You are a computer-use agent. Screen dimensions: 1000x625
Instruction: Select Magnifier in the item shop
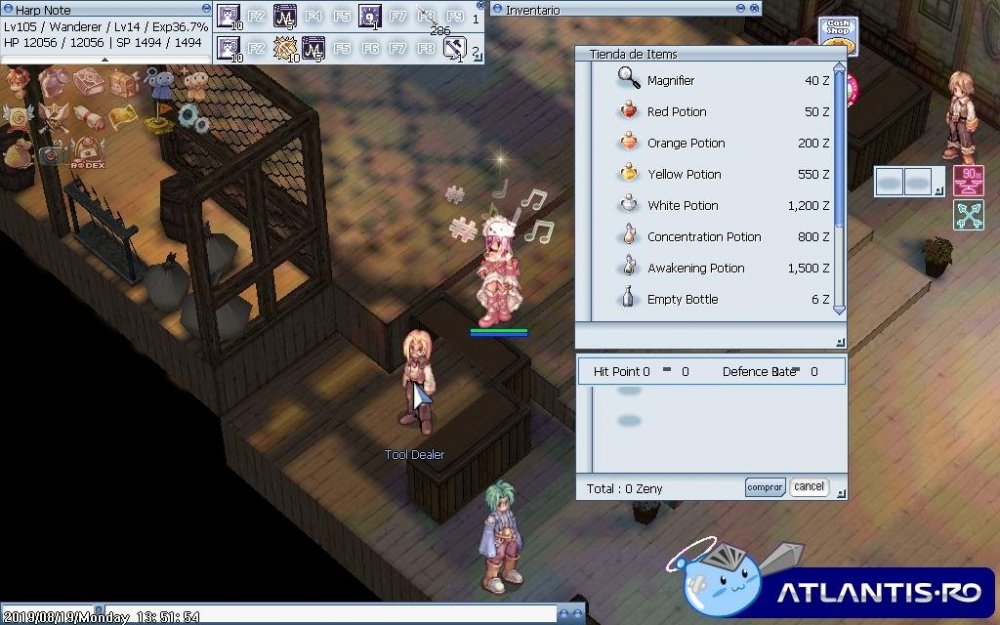(x=670, y=81)
